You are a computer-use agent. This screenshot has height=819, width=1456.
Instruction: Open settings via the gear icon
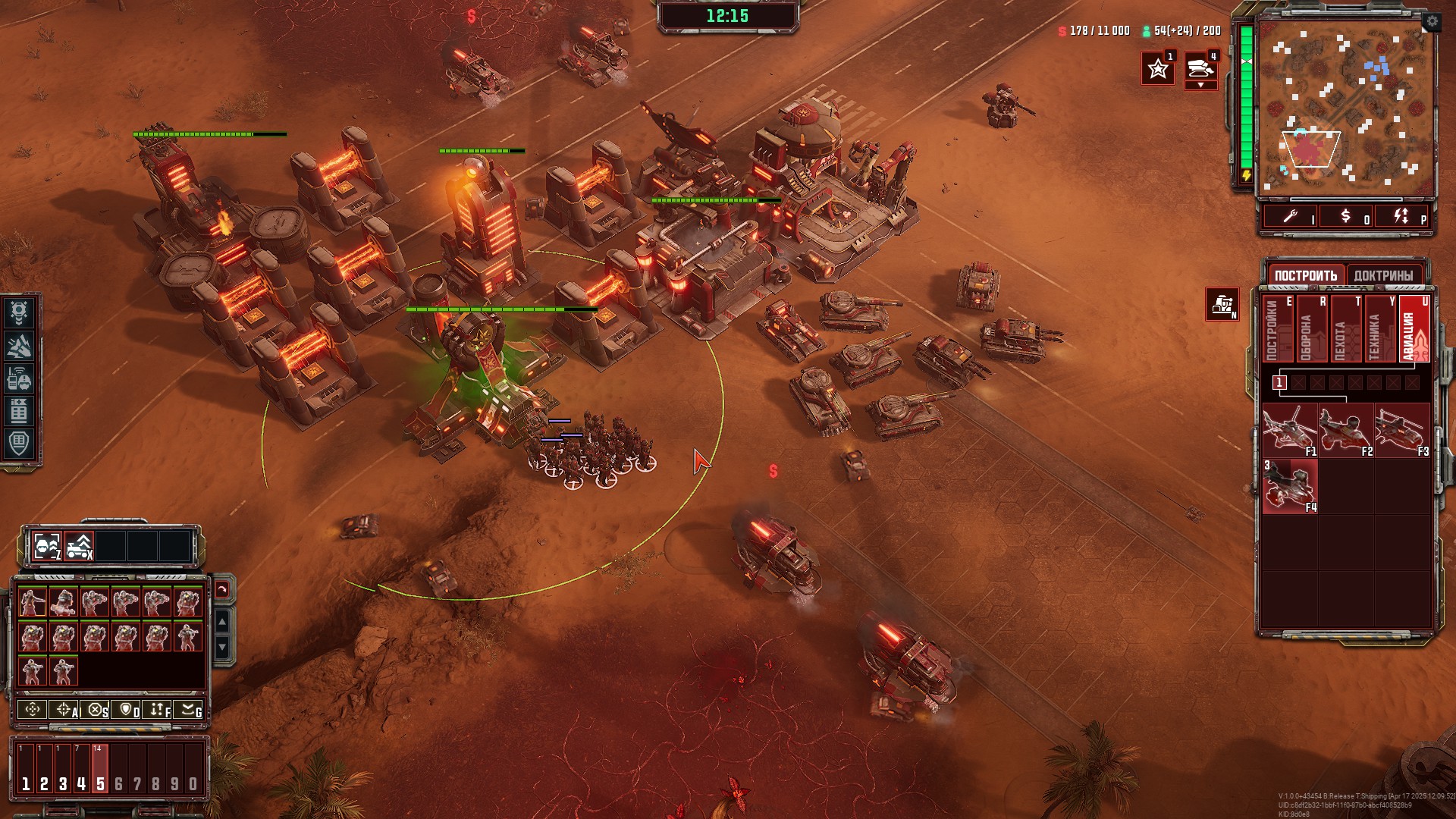click(1431, 22)
